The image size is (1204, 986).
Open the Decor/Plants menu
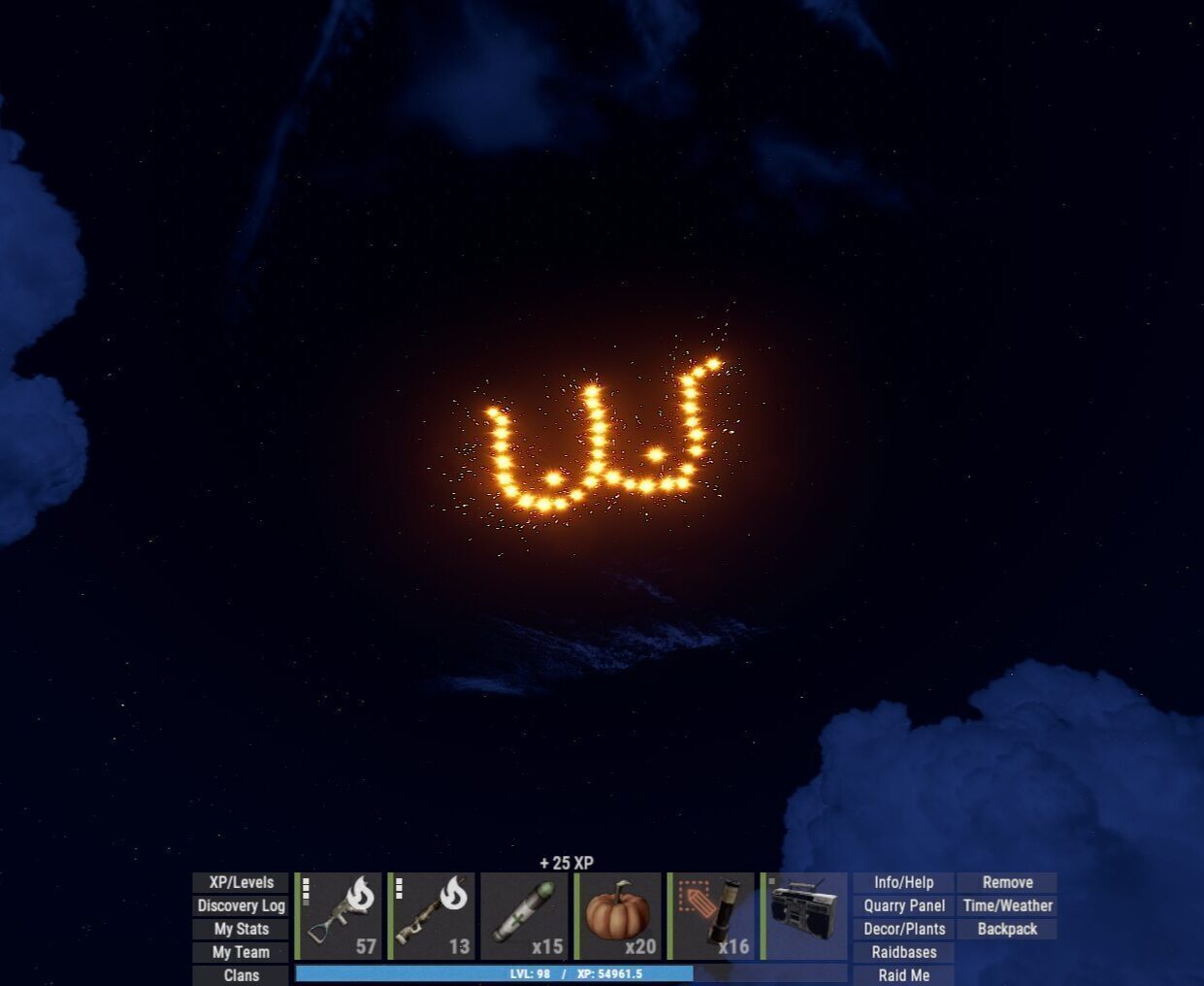tap(903, 929)
